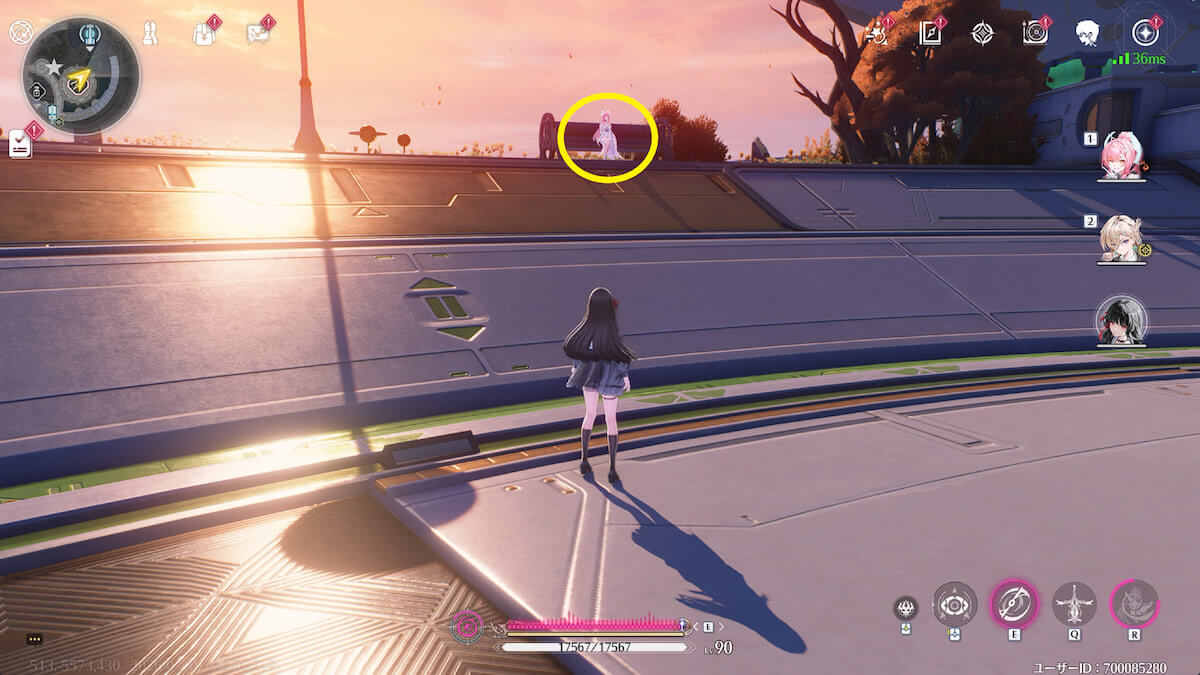
Task: Open the round star emblem menu
Action: (1145, 33)
